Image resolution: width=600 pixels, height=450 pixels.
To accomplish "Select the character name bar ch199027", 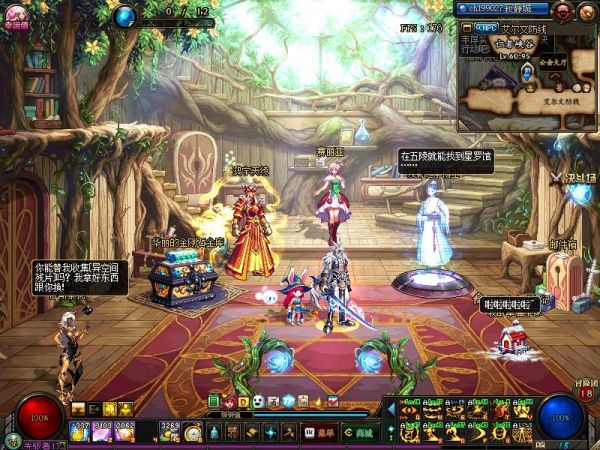I will tap(500, 10).
